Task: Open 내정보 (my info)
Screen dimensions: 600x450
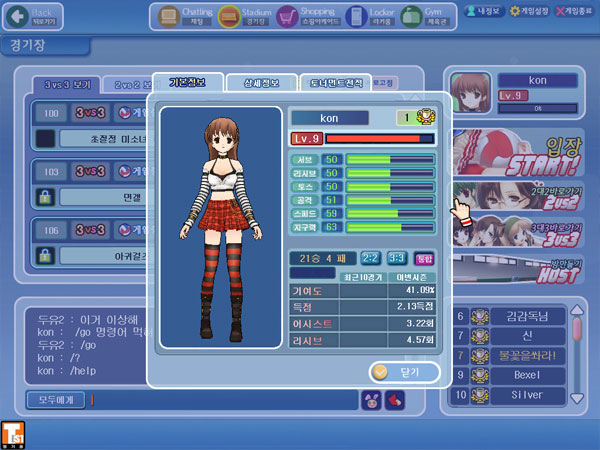Action: tap(485, 10)
